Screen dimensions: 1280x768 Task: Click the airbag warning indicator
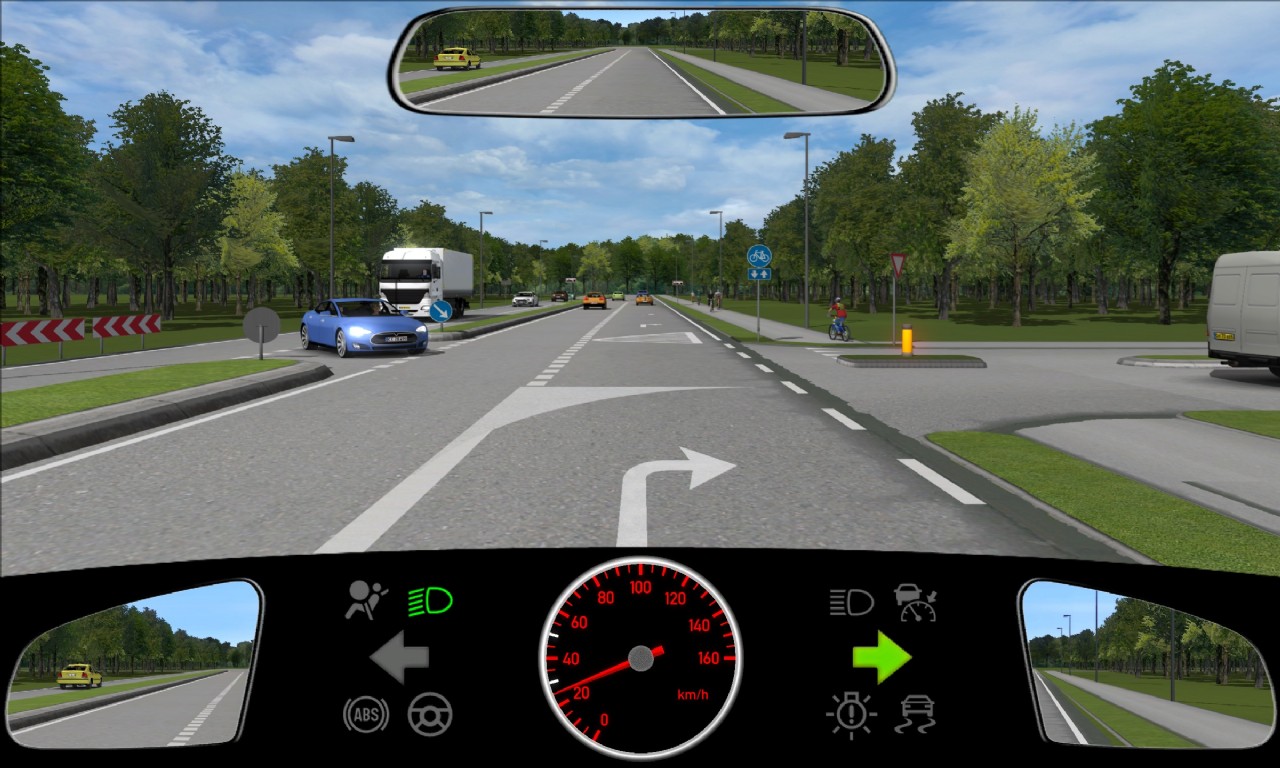click(x=367, y=600)
